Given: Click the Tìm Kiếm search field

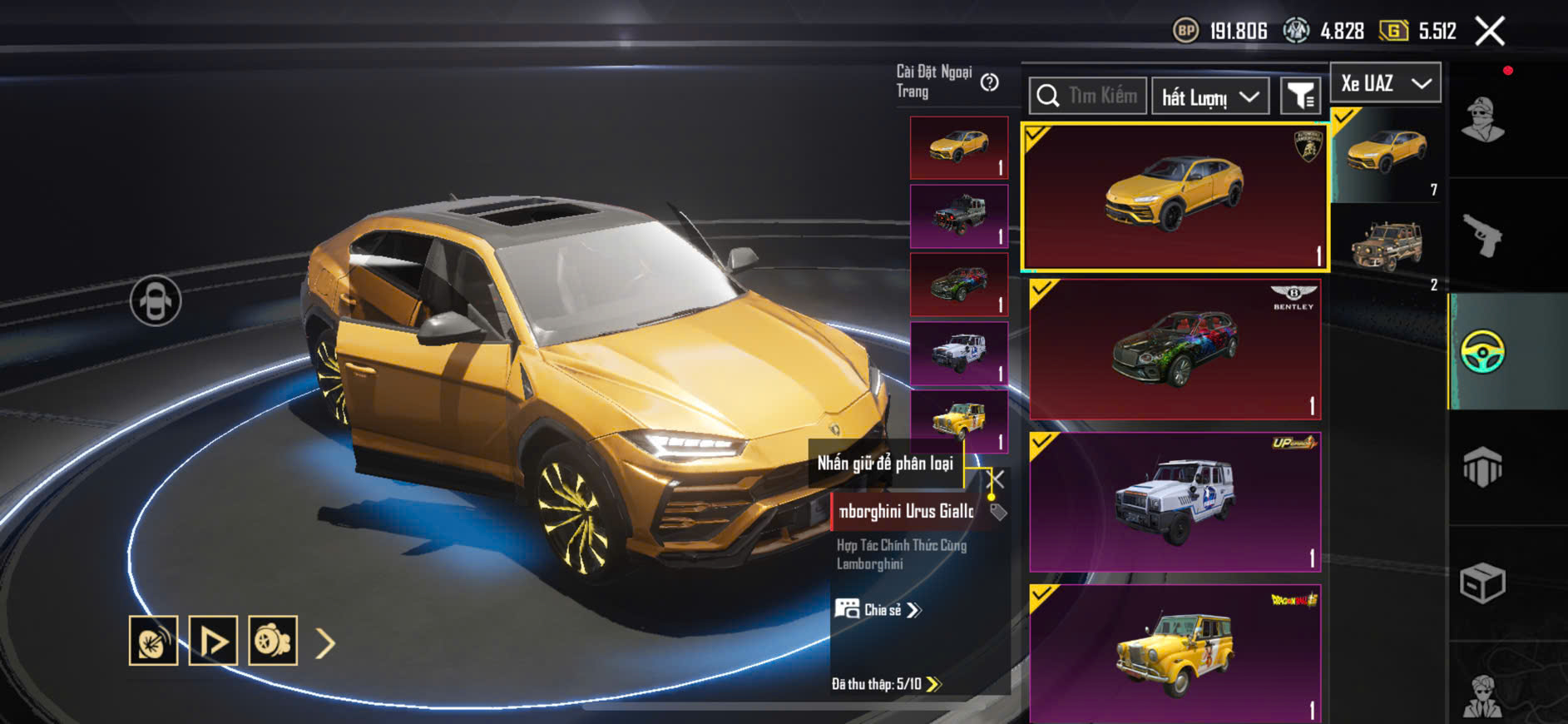Looking at the screenshot, I should [x=1088, y=96].
